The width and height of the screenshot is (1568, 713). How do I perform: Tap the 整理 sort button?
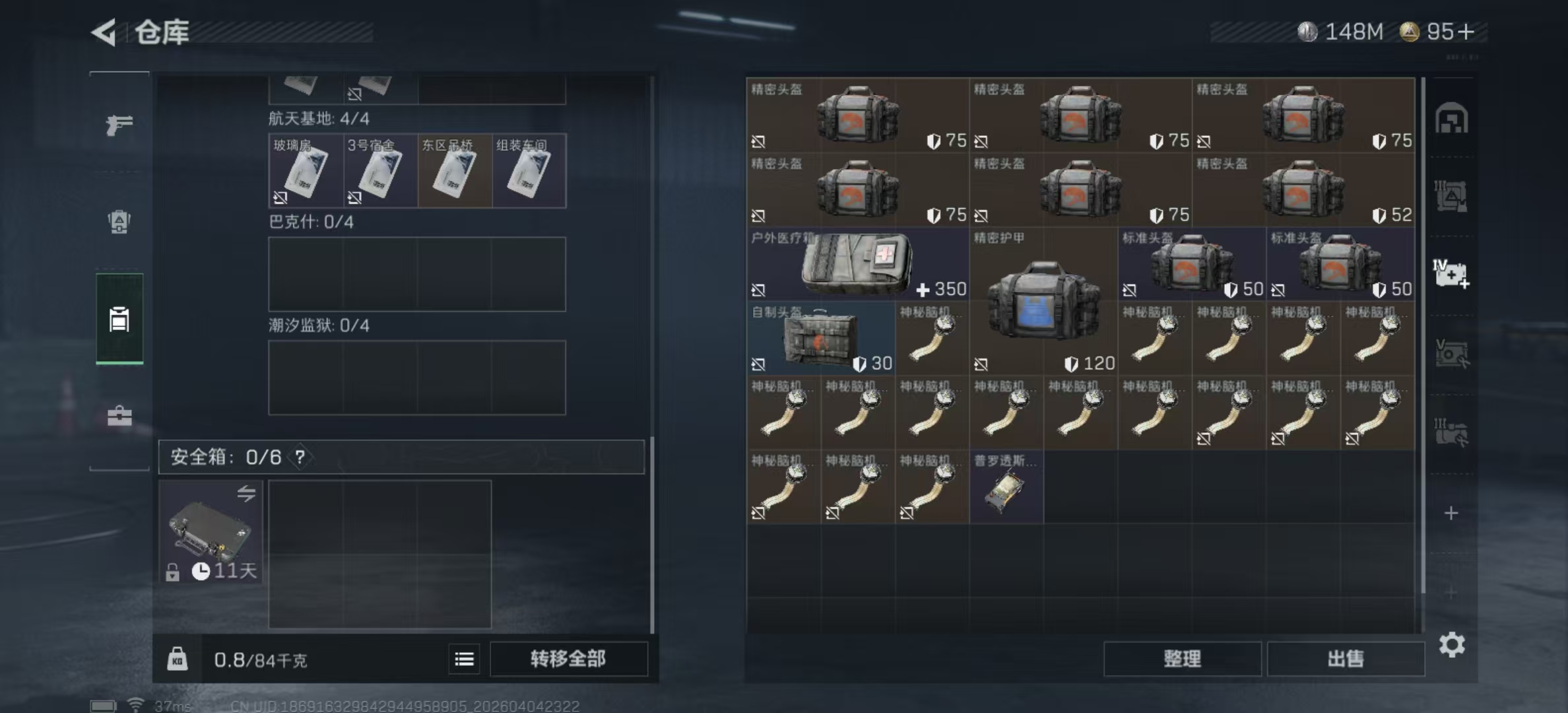click(1182, 659)
